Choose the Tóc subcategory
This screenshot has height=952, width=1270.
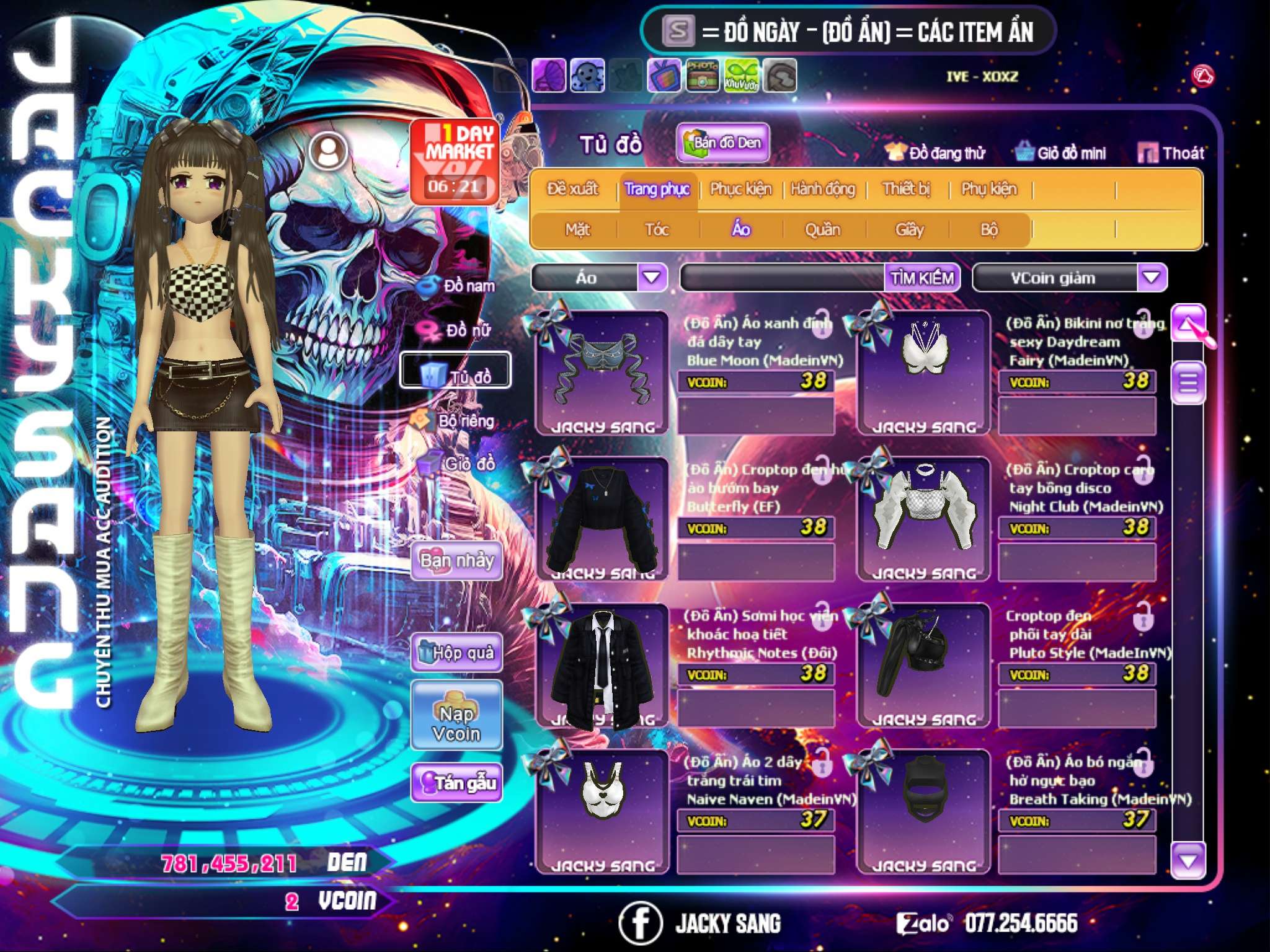pos(657,230)
